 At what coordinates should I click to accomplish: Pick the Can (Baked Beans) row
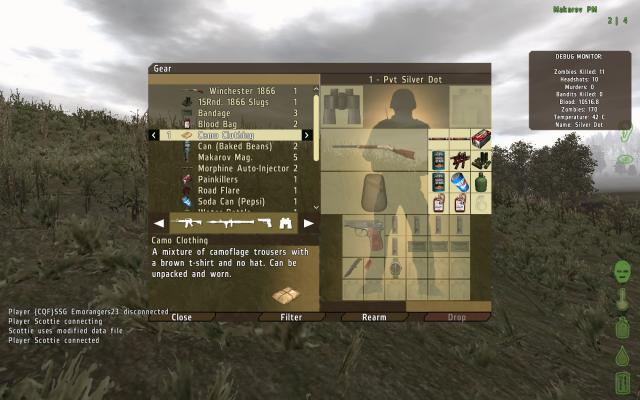pos(234,146)
